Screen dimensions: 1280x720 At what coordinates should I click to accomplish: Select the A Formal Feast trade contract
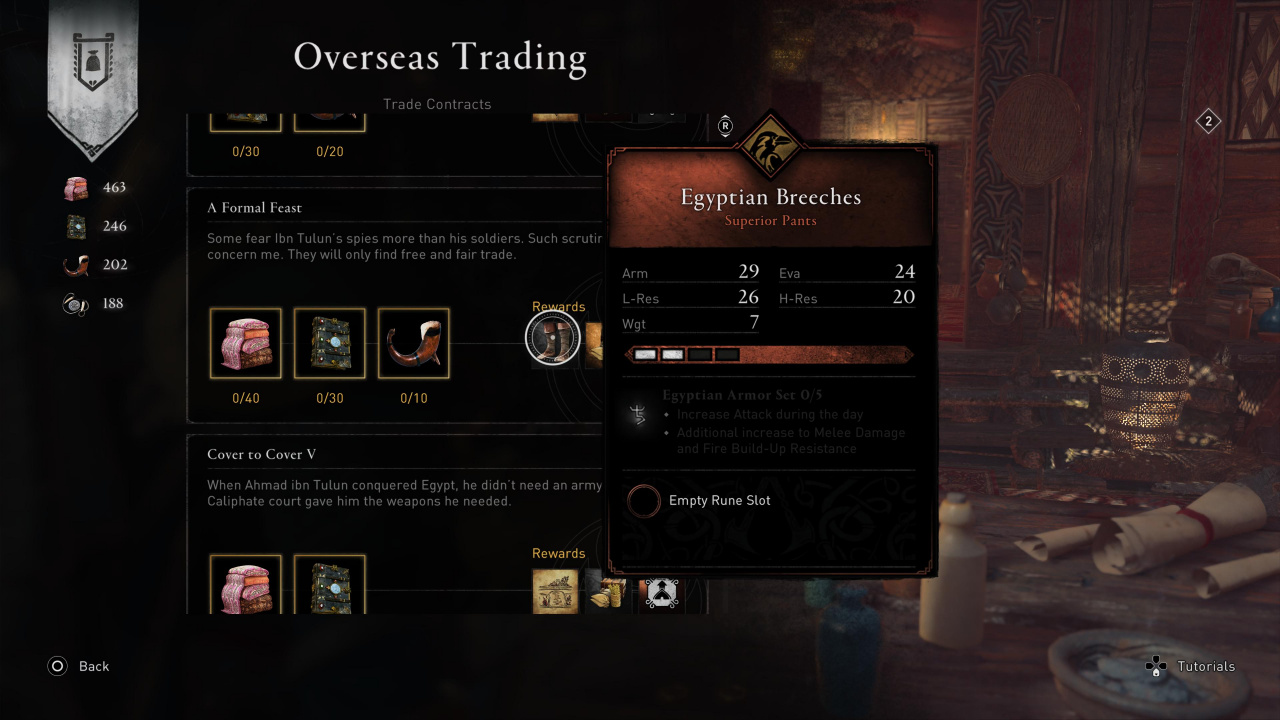pos(255,208)
